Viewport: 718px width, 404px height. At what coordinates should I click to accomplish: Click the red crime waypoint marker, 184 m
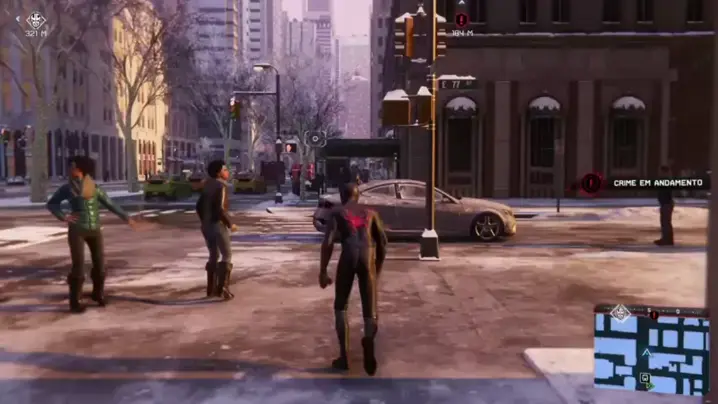click(x=461, y=19)
